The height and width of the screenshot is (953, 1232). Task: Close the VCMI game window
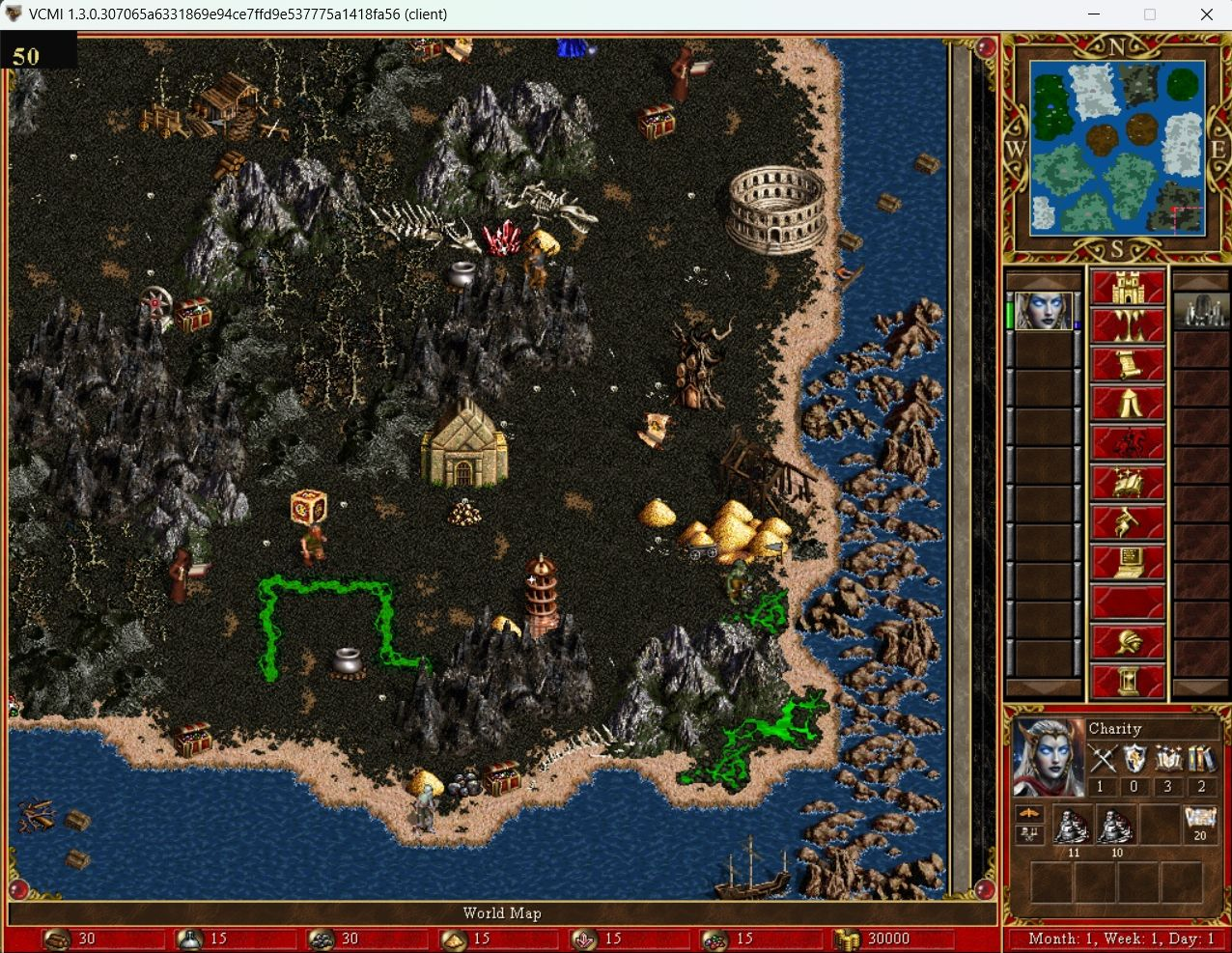(1206, 14)
